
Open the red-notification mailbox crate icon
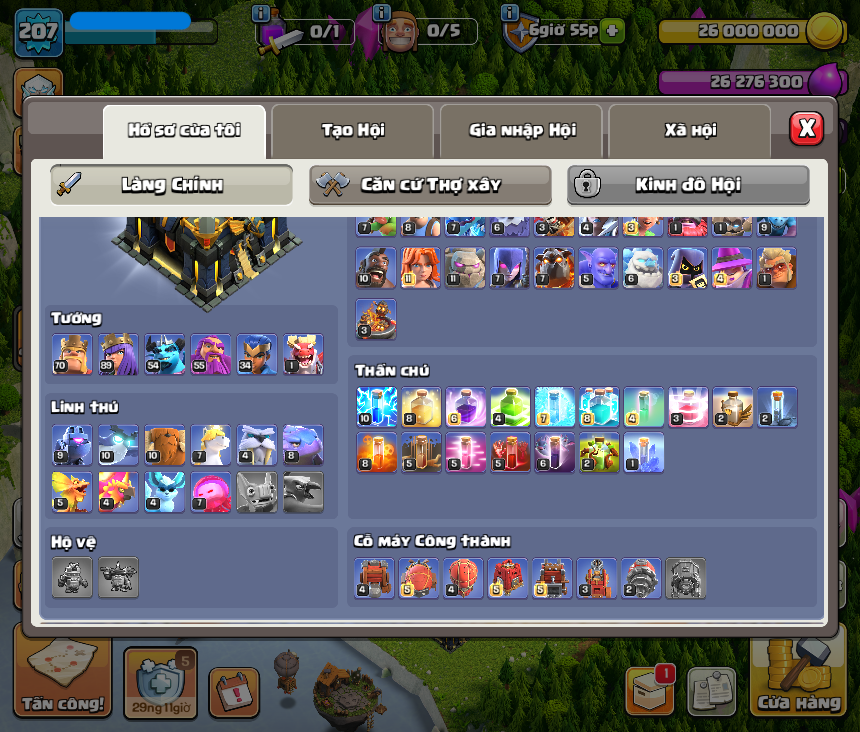[x=649, y=689]
